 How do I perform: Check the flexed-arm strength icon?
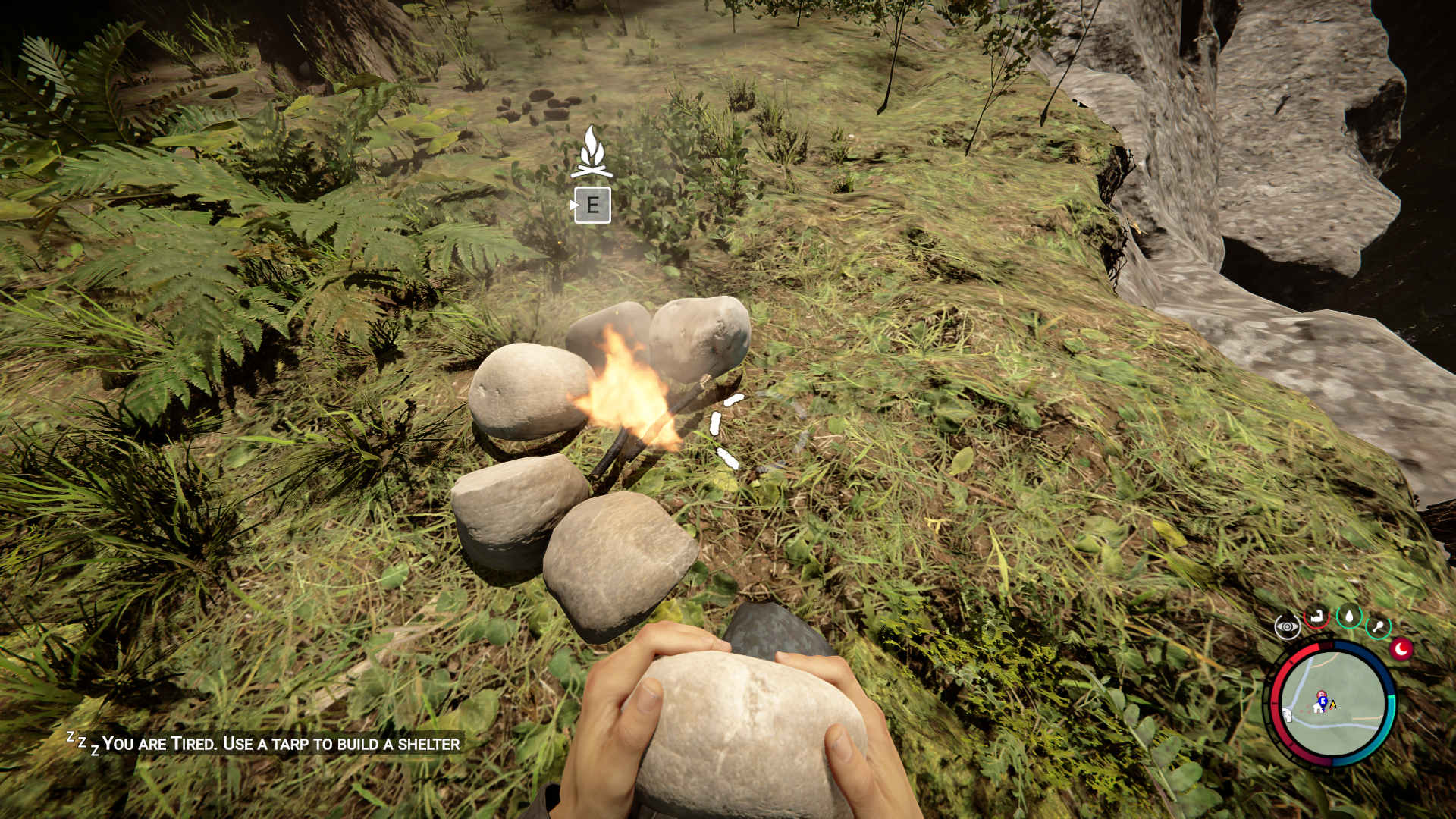coord(1317,617)
